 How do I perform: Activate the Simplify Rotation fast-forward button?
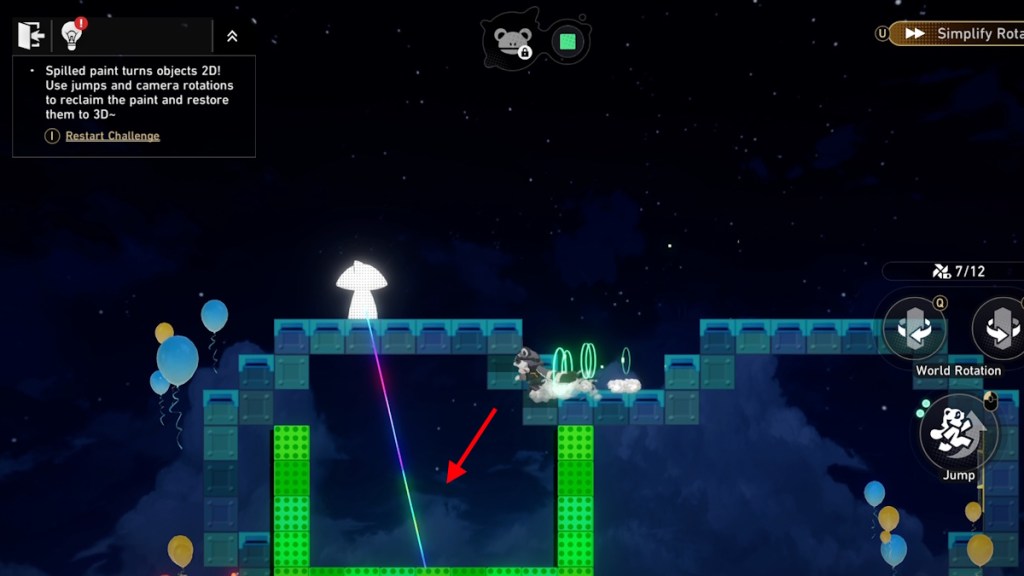point(955,33)
